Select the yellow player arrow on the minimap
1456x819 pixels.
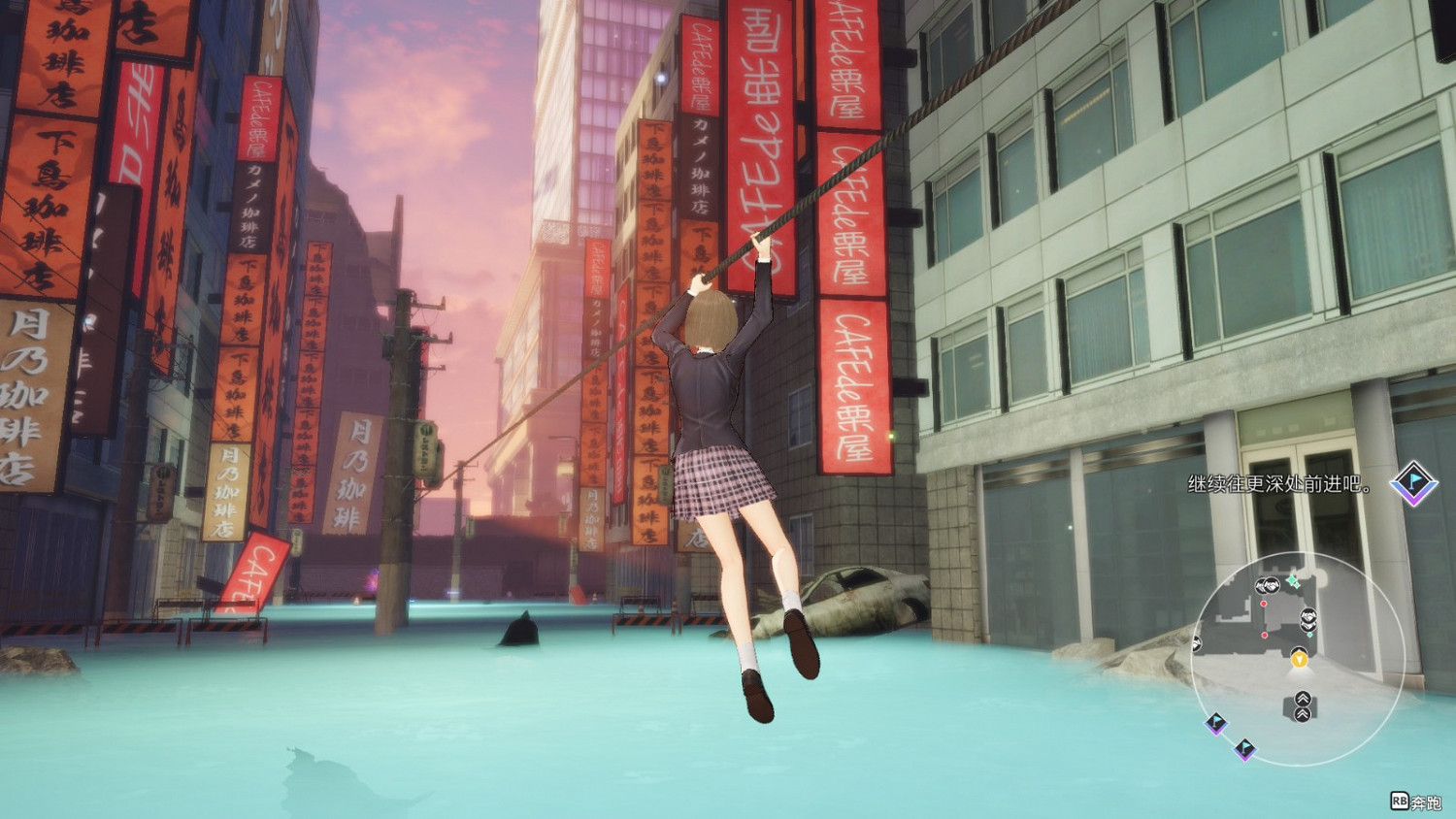pos(1300,659)
